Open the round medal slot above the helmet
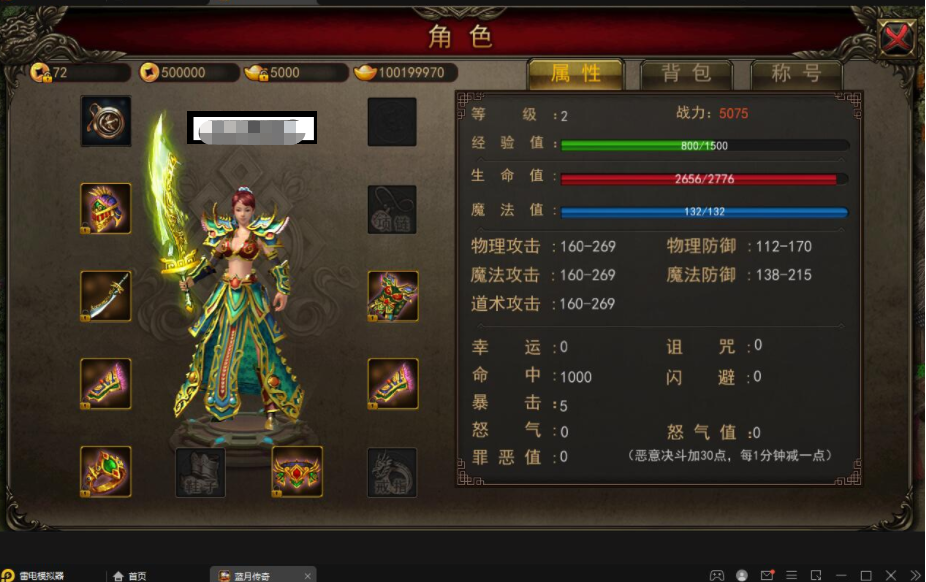926x582 pixels. click(106, 121)
